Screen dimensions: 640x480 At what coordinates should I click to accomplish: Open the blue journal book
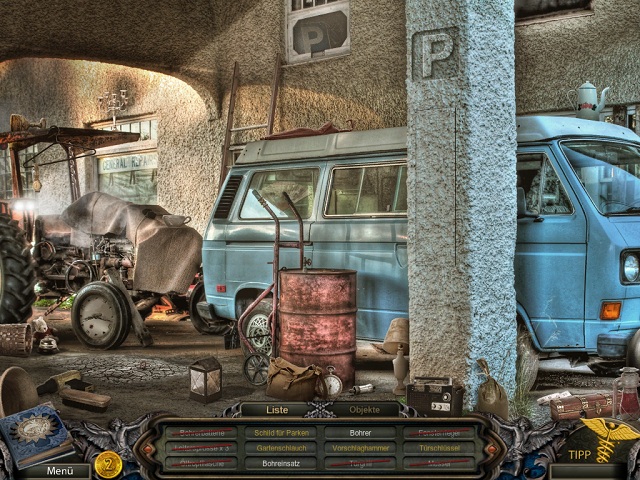[35, 433]
